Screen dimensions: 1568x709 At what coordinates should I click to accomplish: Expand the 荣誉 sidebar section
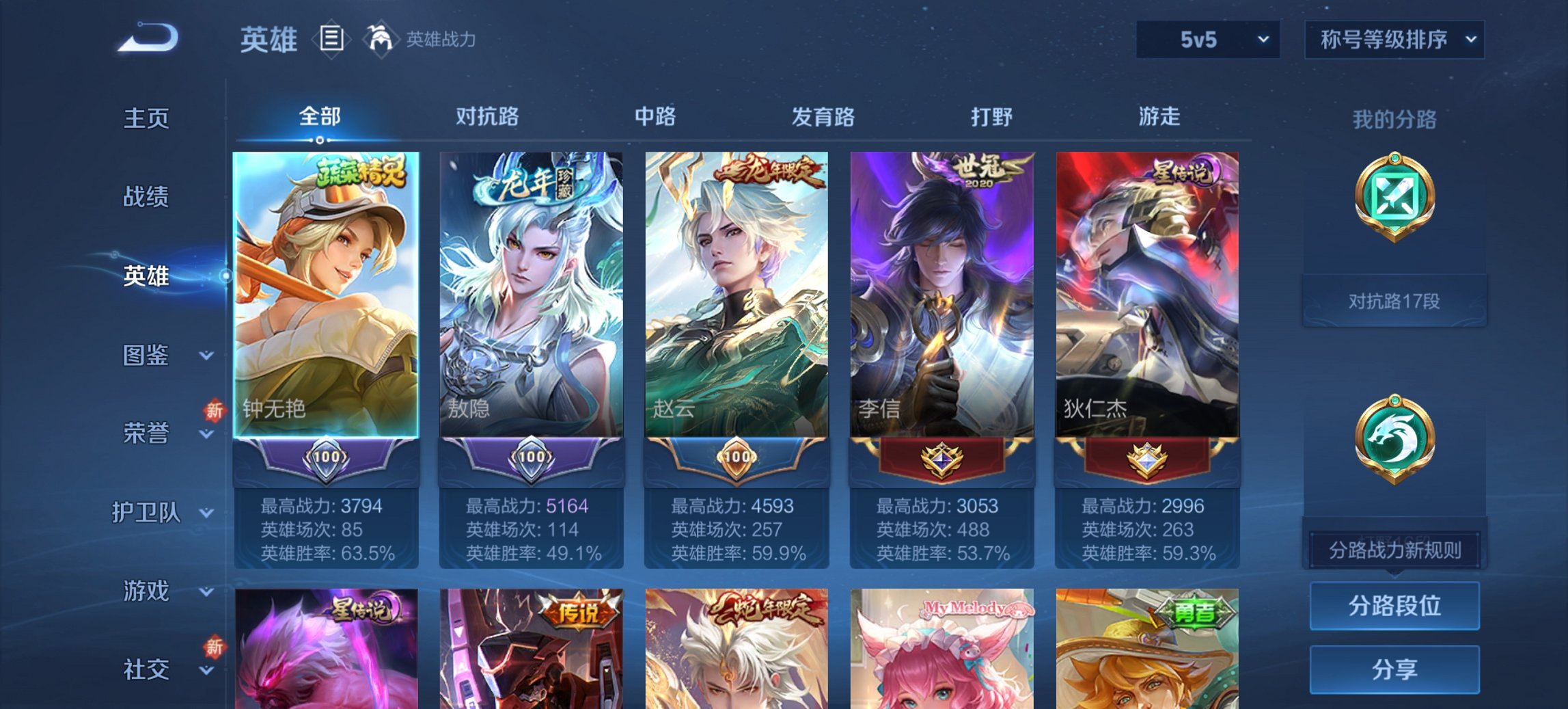tap(146, 432)
